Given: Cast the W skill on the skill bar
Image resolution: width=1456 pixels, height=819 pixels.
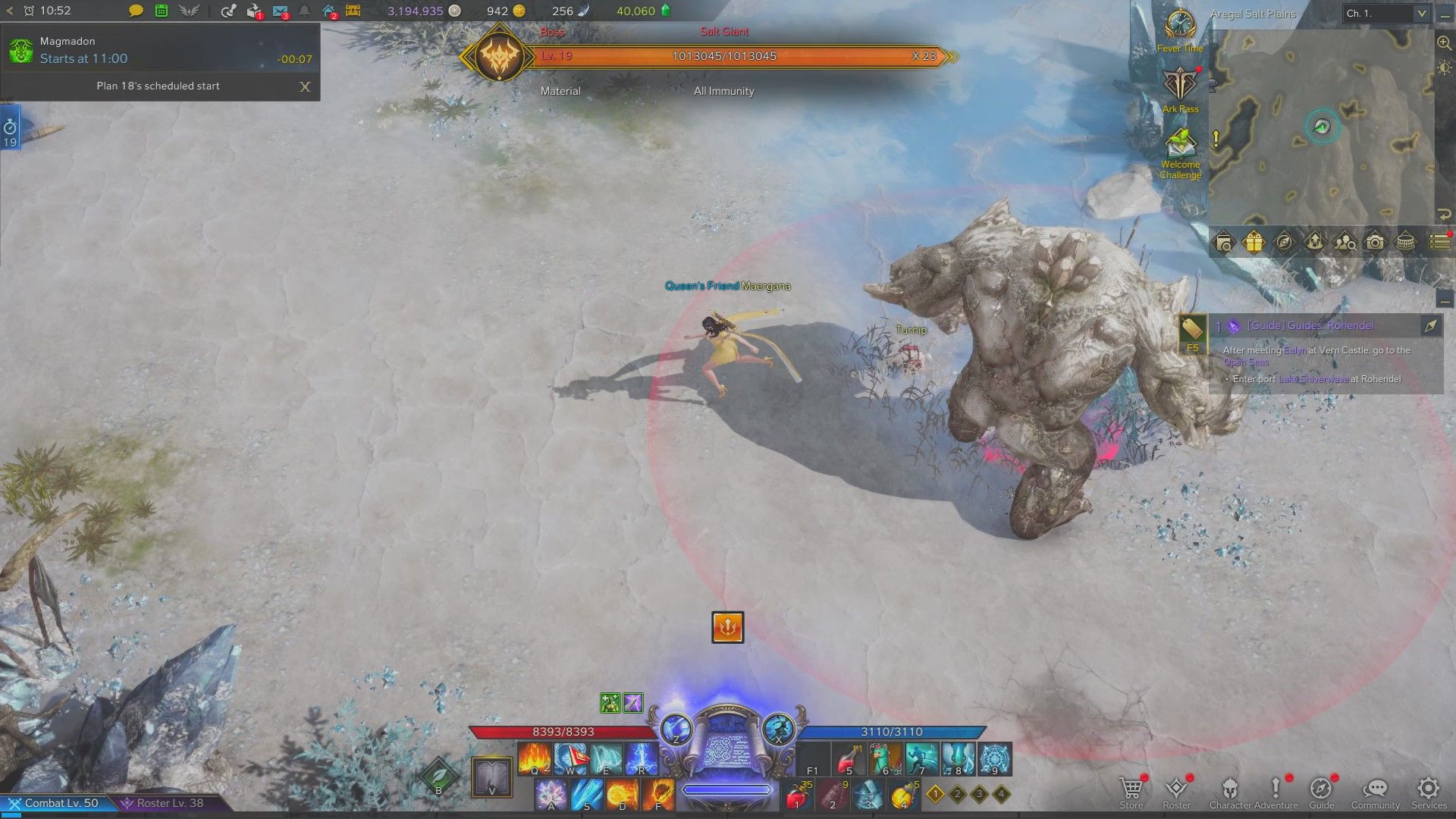Looking at the screenshot, I should 571,758.
